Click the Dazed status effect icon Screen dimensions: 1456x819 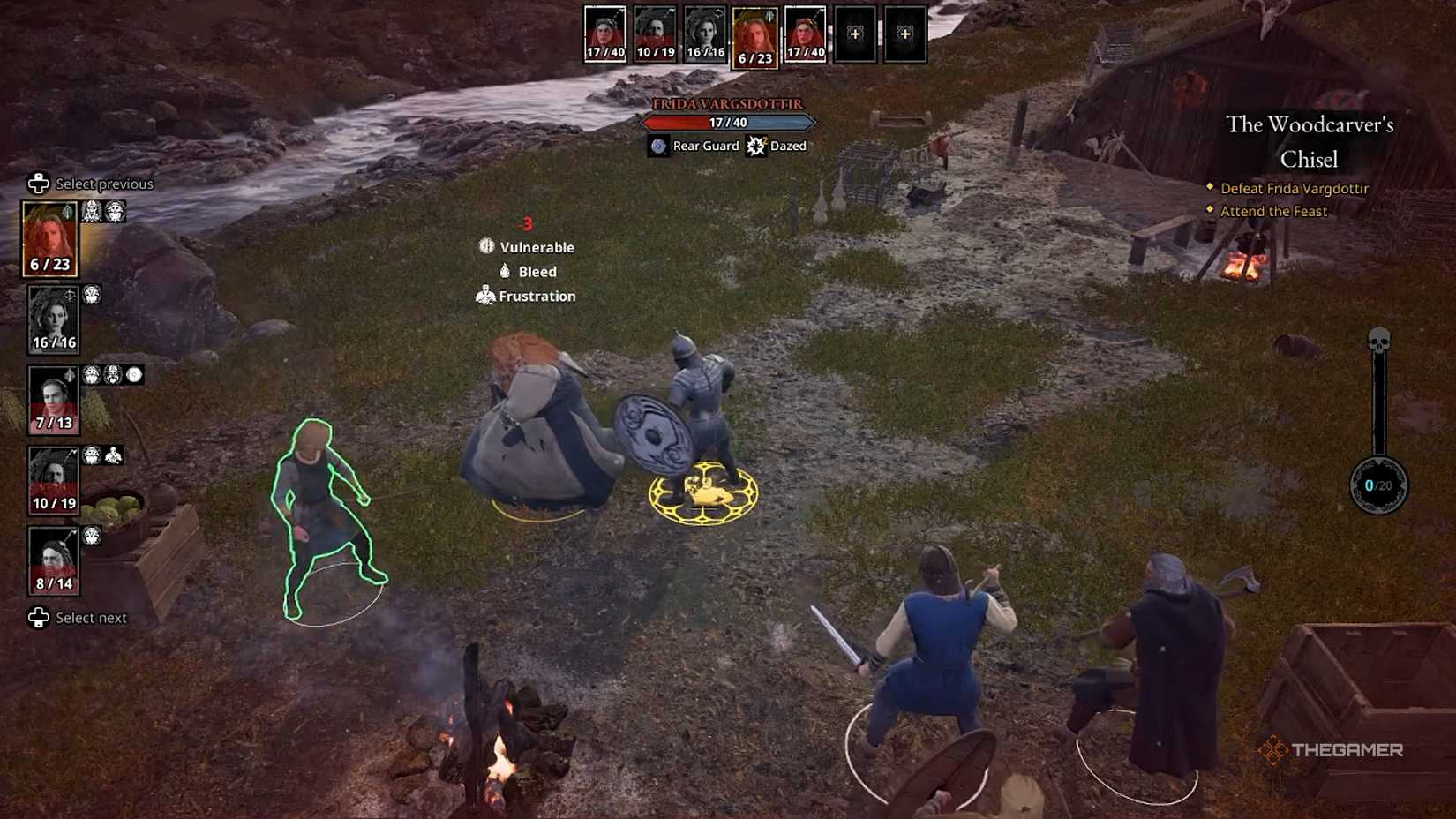tap(754, 146)
